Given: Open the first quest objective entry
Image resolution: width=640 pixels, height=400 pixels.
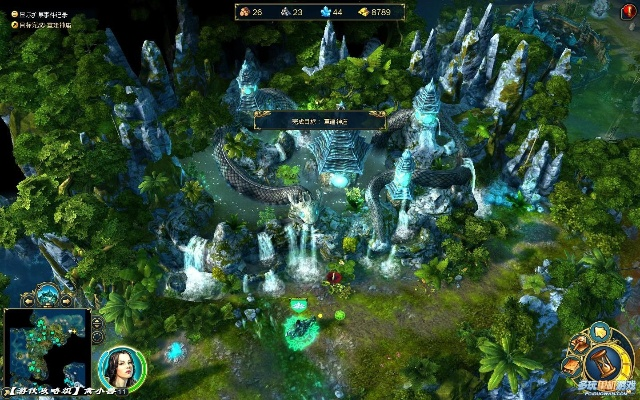Looking at the screenshot, I should 40,13.
